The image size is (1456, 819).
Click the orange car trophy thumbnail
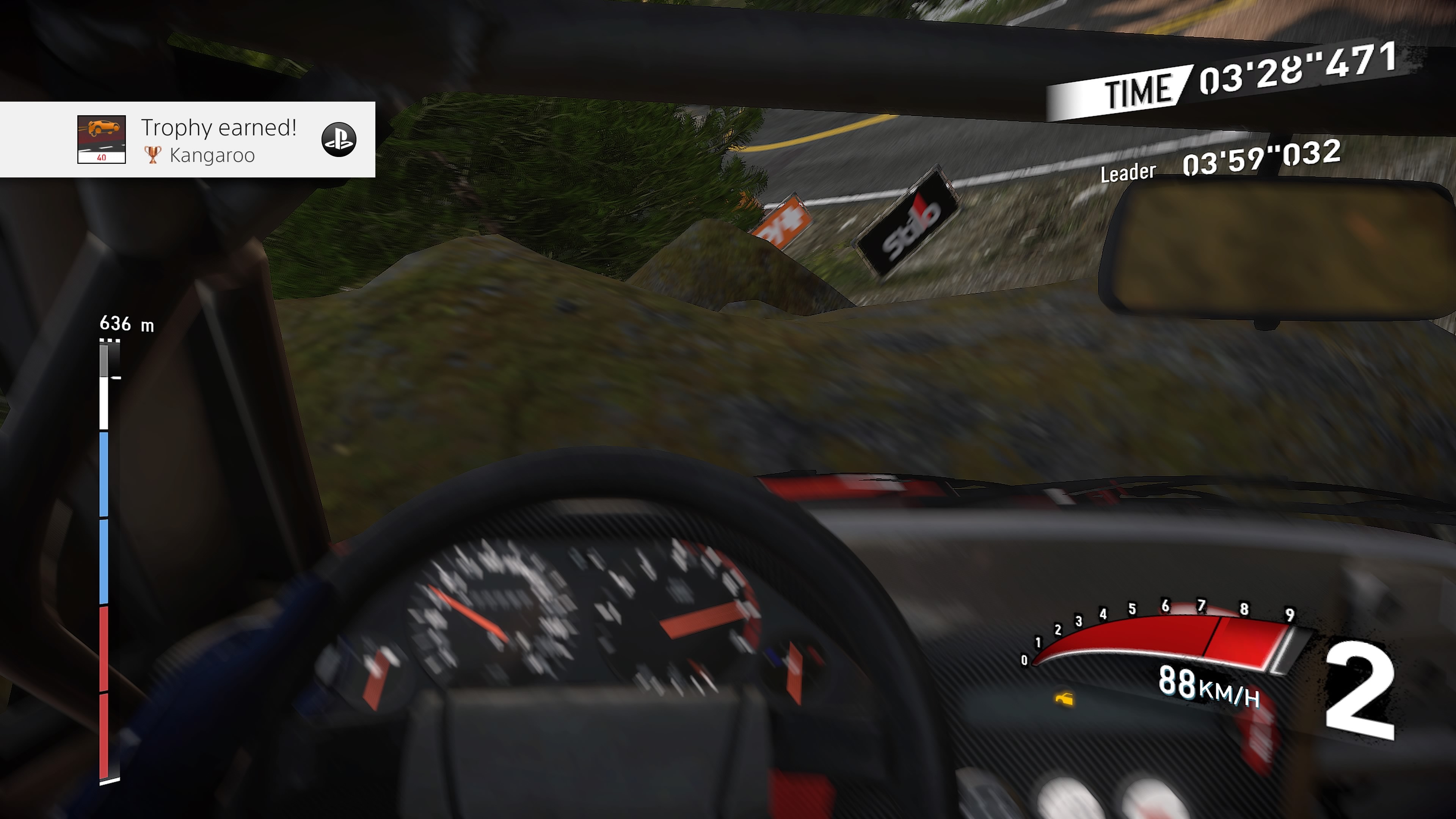(102, 140)
